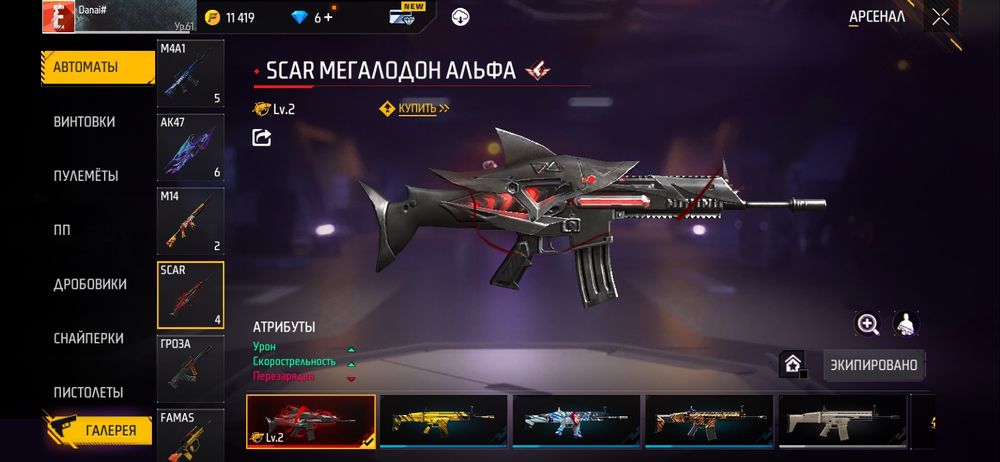Choose the Снайперки category
This screenshot has height=462, width=1000.
88,338
